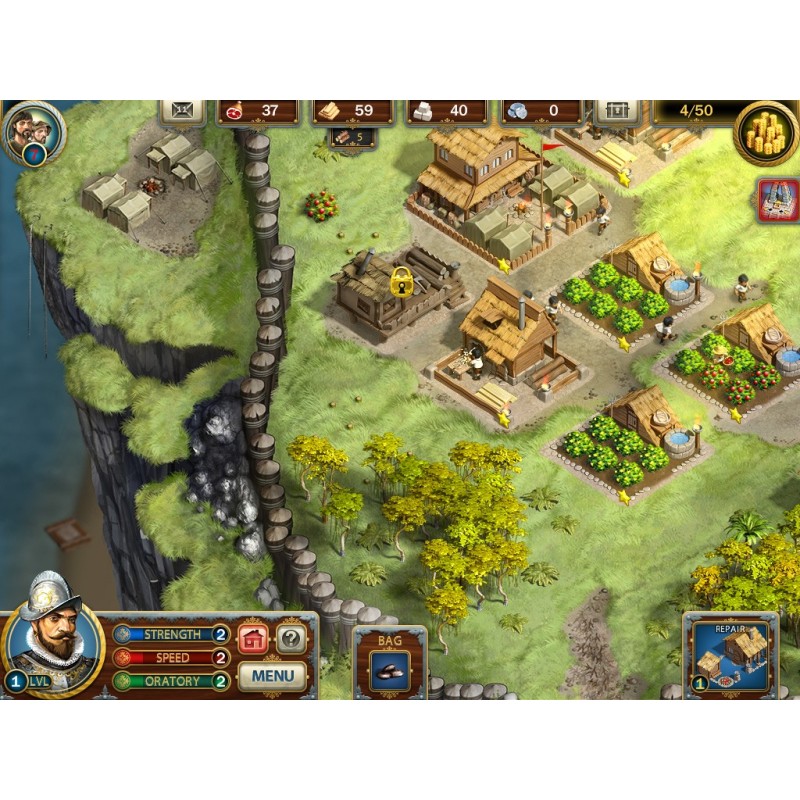The height and width of the screenshot is (800, 800).
Task: Click the SPEED stat bar
Action: point(172,658)
